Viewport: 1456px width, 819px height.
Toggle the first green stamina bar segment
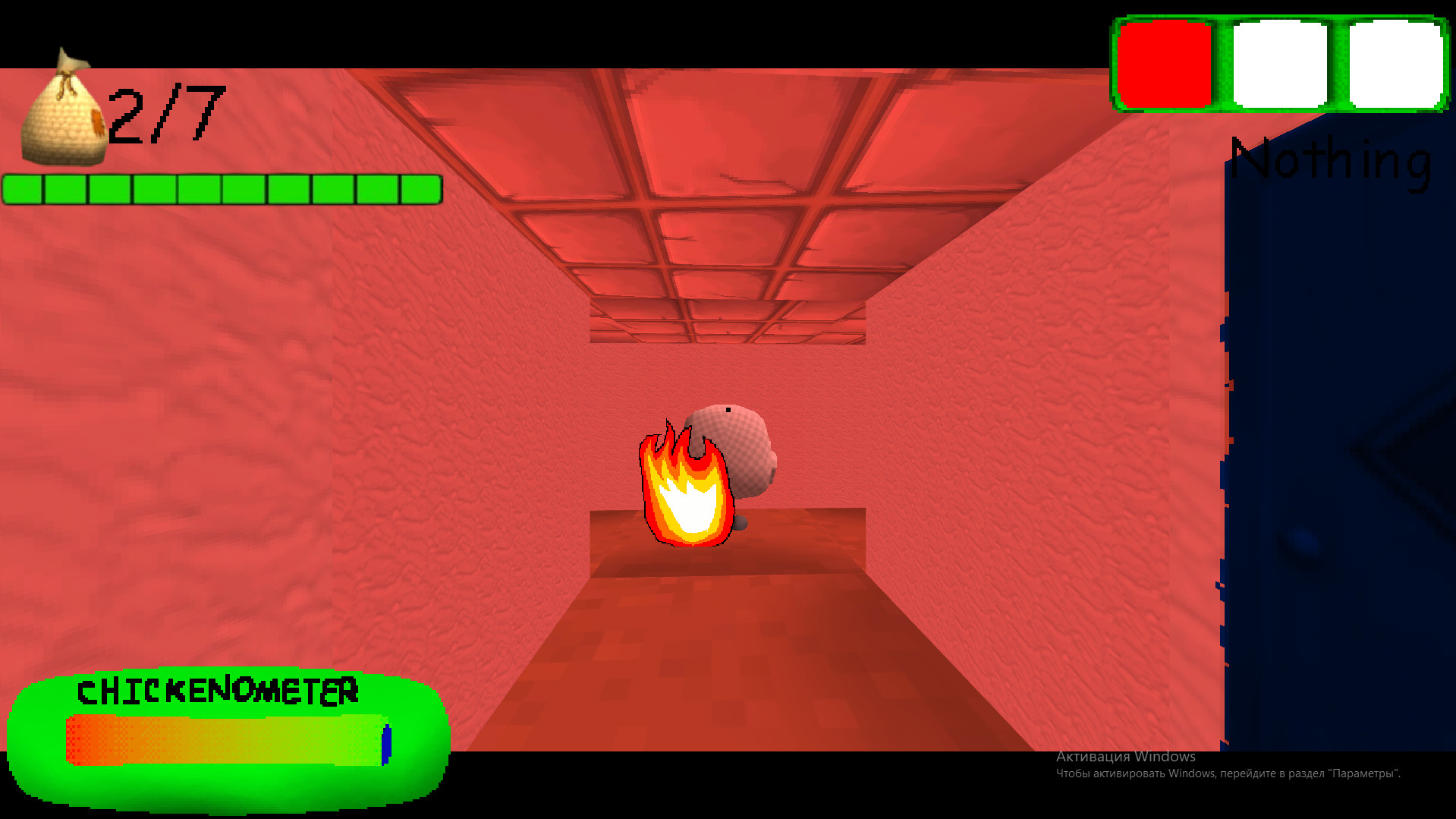(x=23, y=188)
